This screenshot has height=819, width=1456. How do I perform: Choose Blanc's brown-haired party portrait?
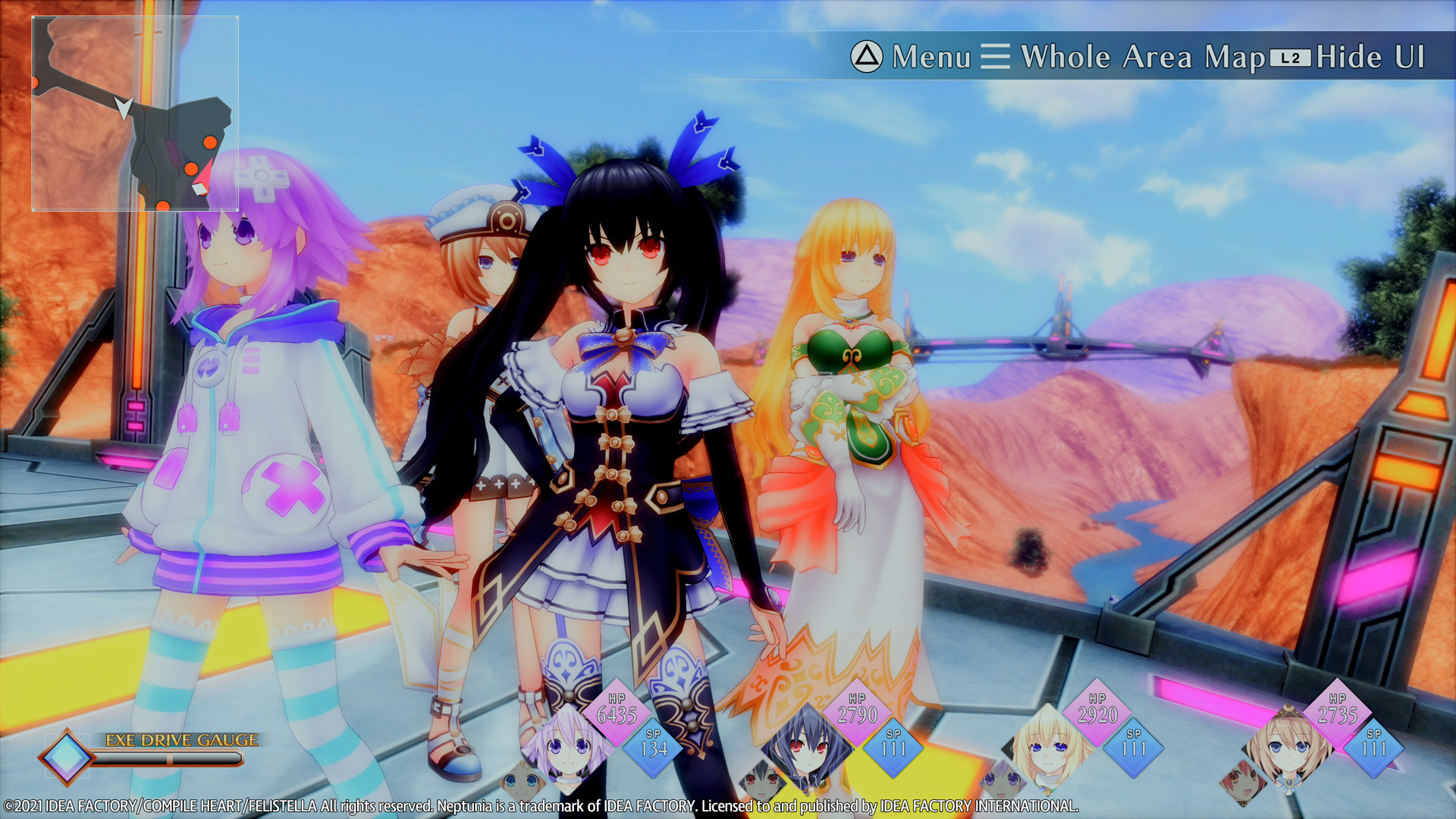tap(1287, 745)
